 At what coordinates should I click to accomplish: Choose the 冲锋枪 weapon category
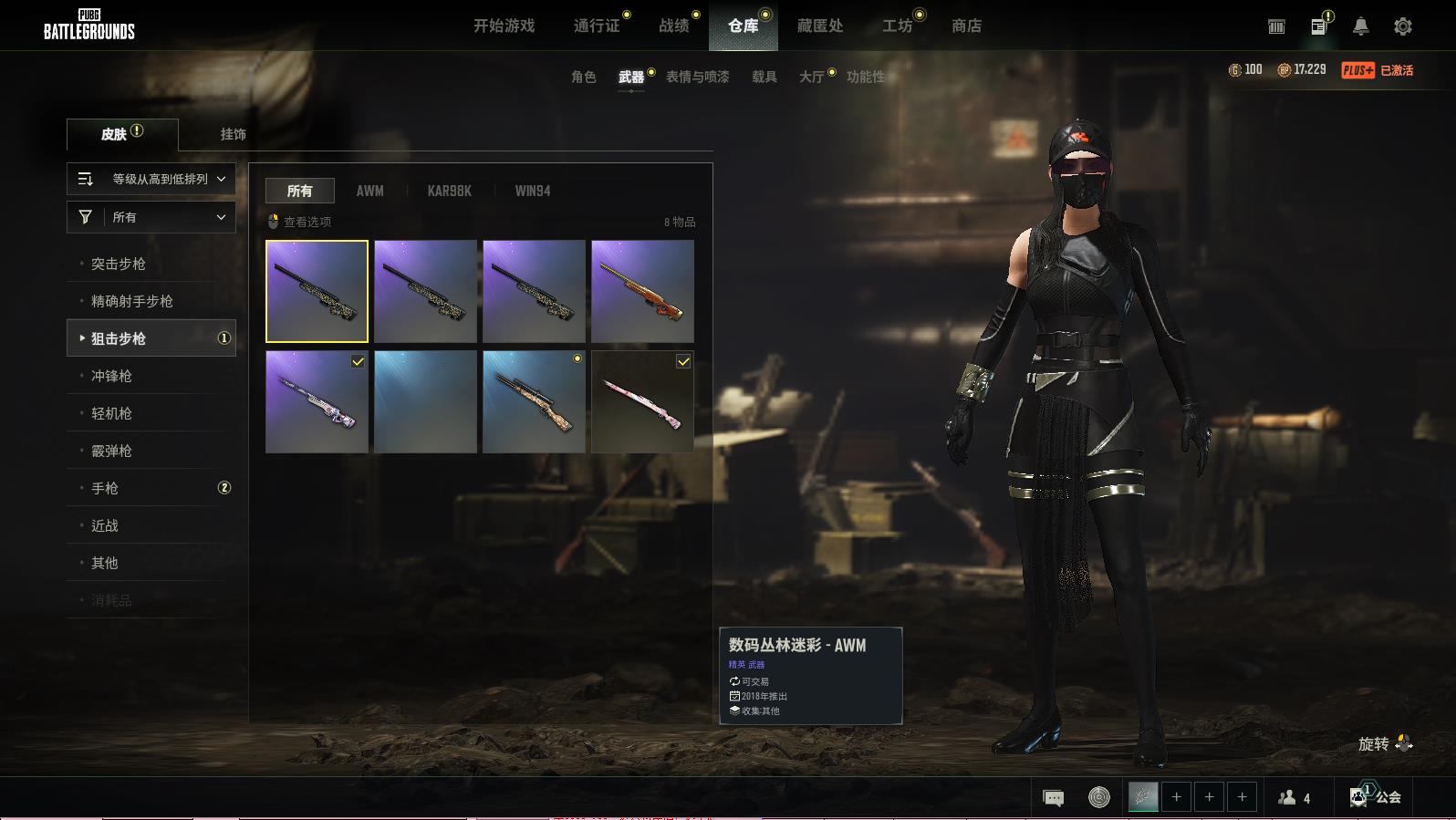coord(111,376)
